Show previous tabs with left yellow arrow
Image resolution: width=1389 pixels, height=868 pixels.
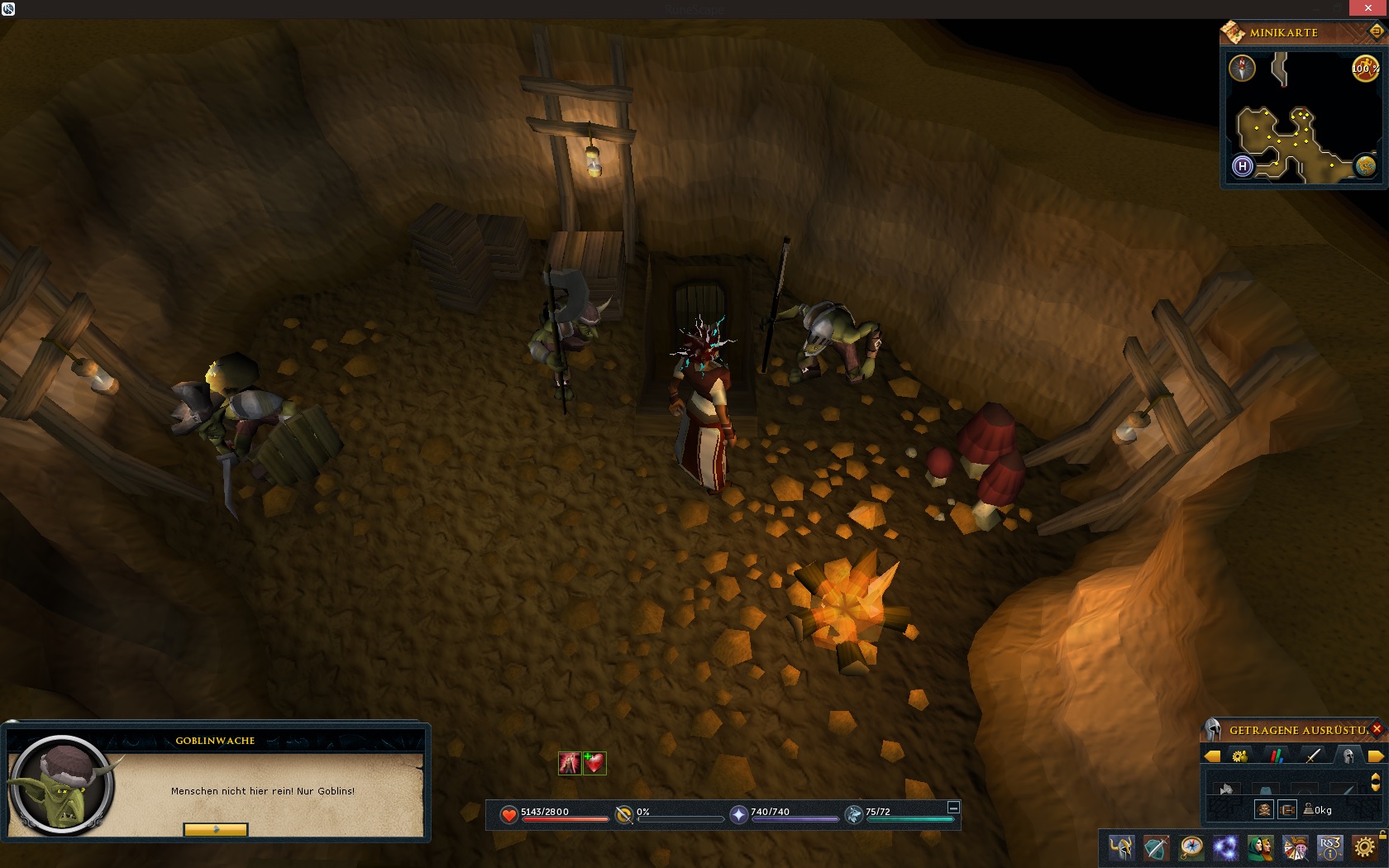(x=1212, y=756)
